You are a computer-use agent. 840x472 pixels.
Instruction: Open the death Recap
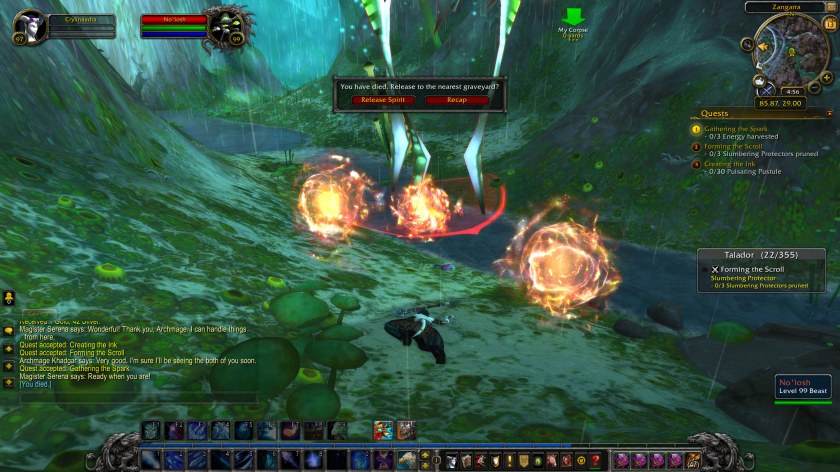pos(457,100)
